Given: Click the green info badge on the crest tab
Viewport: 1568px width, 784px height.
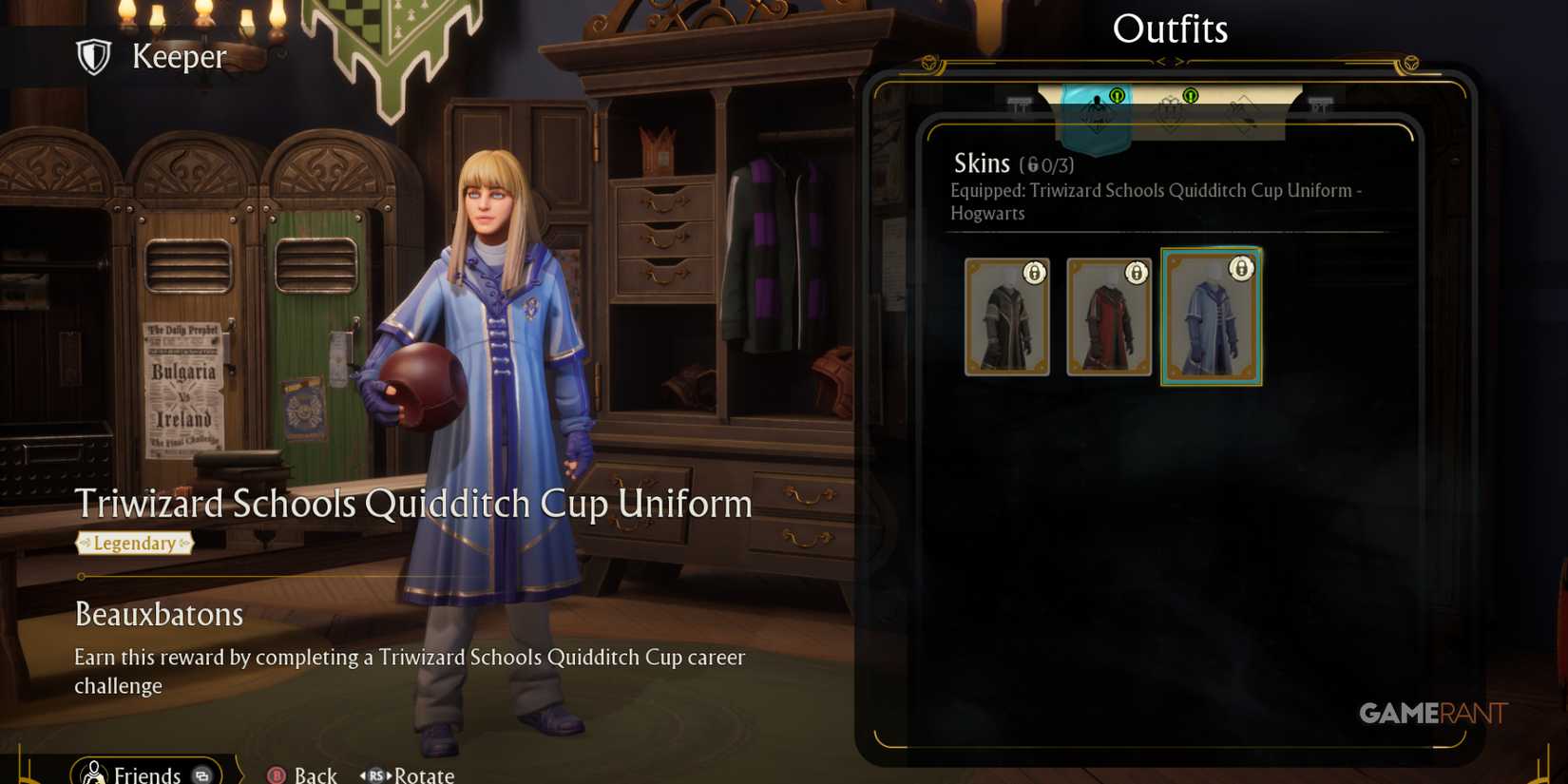Looking at the screenshot, I should coord(1190,95).
